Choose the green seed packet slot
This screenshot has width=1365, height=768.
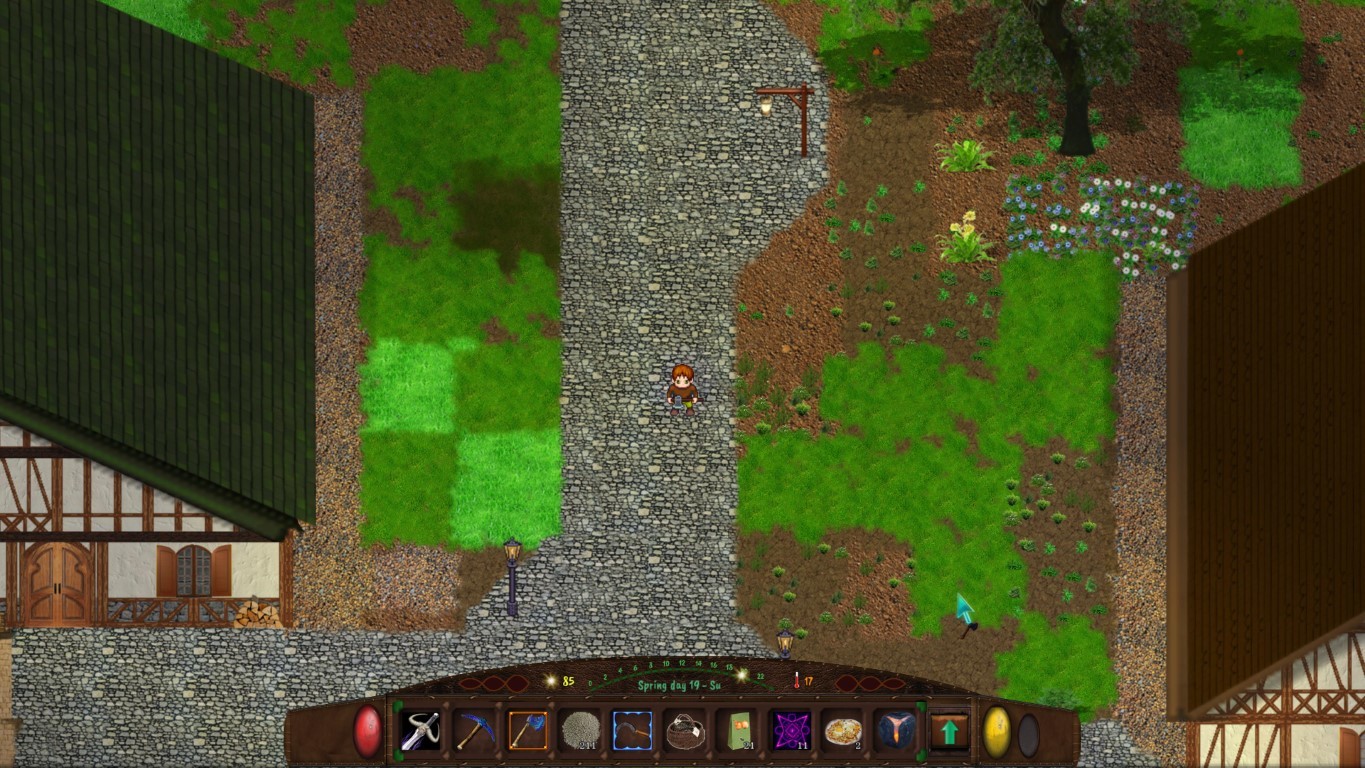click(x=738, y=731)
